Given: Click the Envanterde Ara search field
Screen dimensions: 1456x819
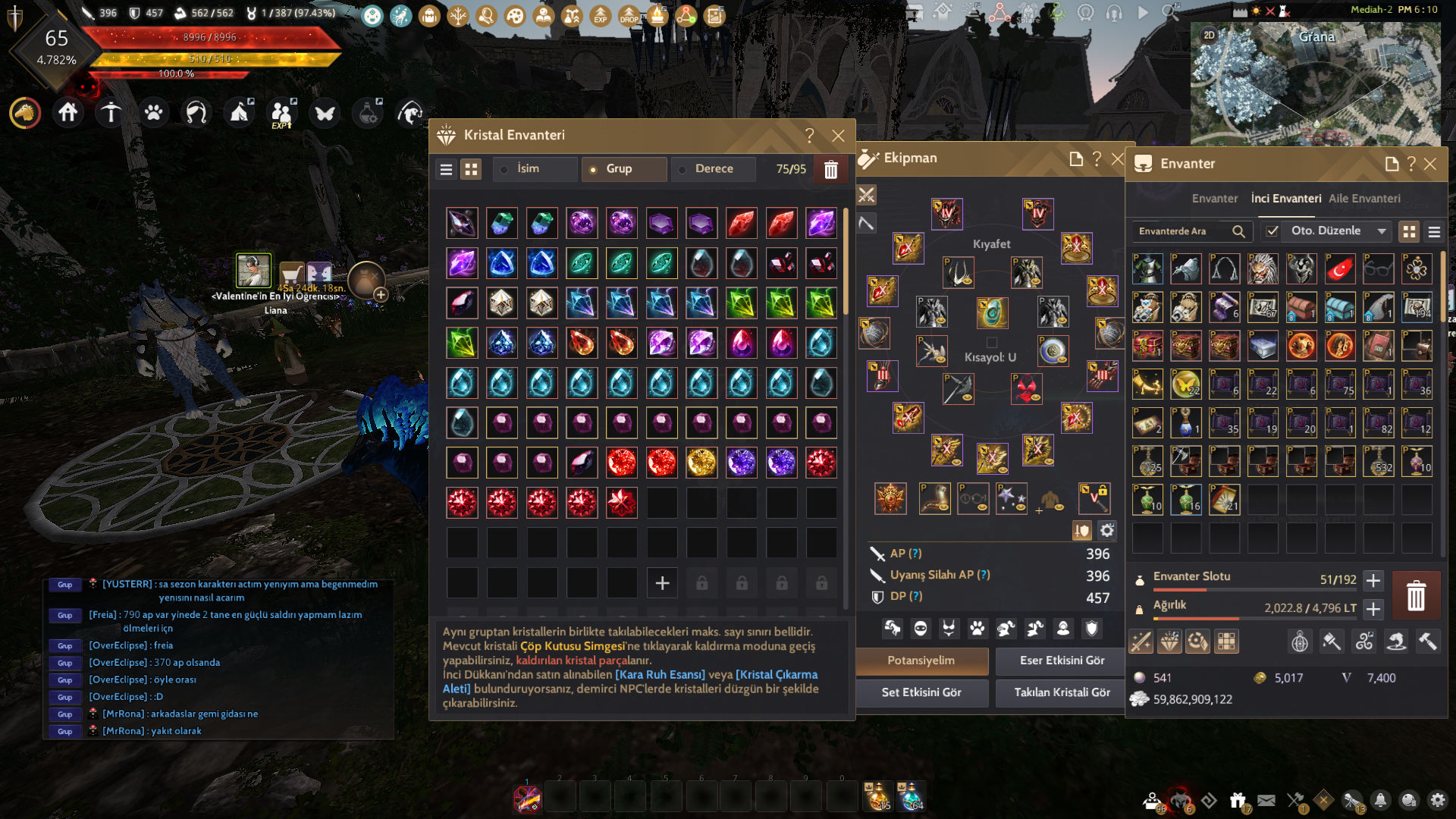Looking at the screenshot, I should pos(1183,231).
